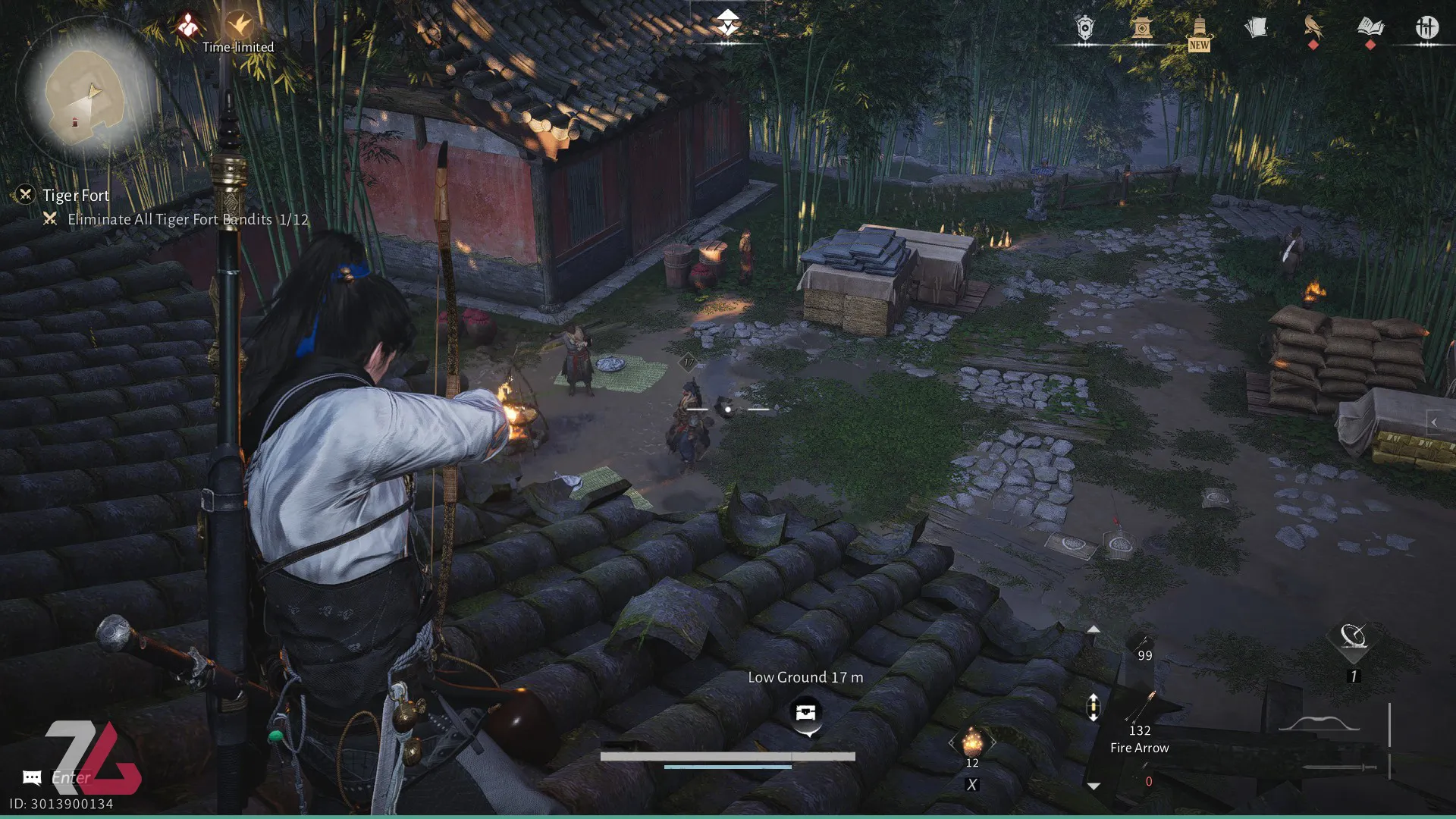Open the golden shrine icon

point(1141,29)
